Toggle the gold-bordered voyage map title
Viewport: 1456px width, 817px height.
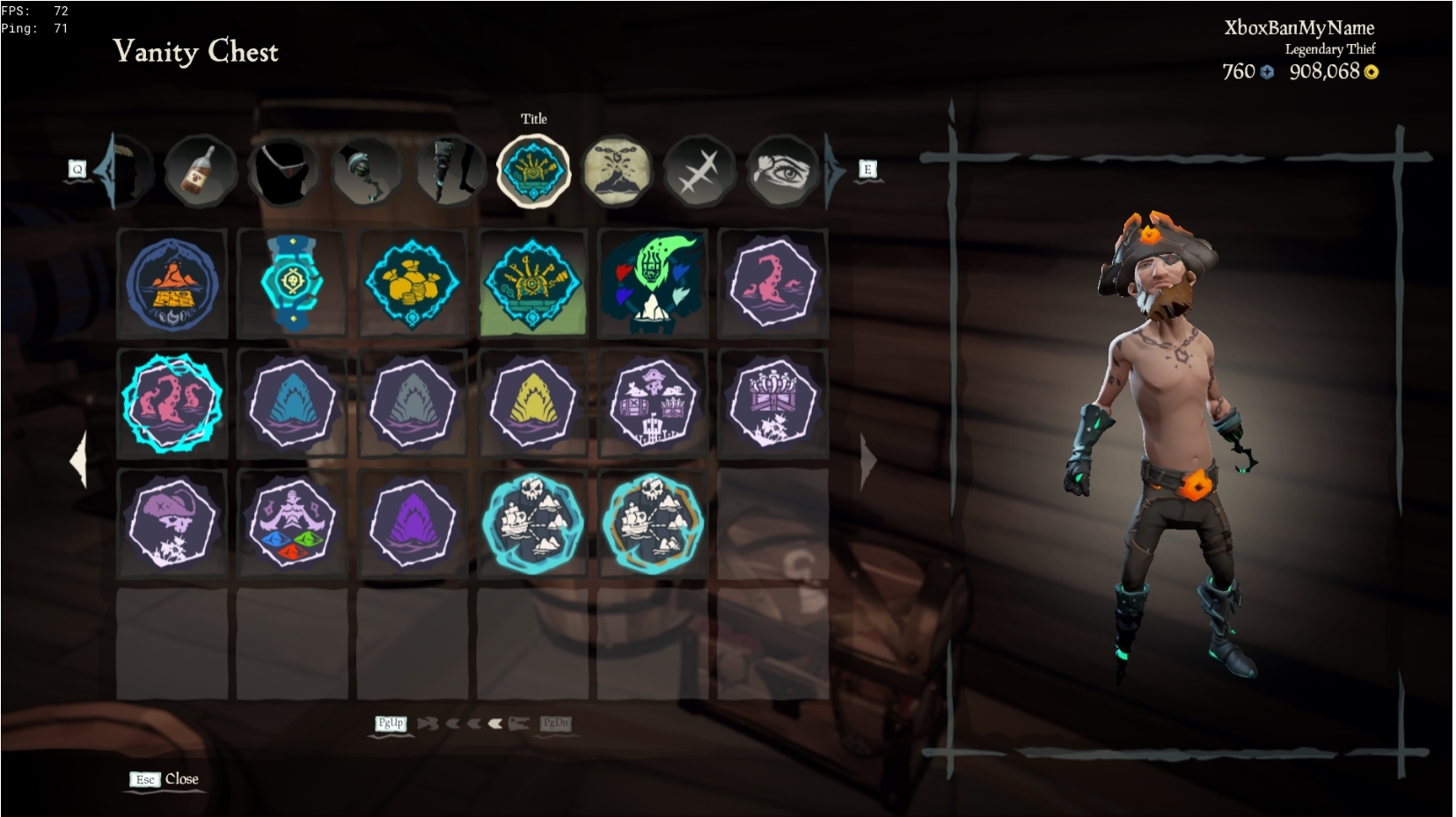click(x=655, y=522)
